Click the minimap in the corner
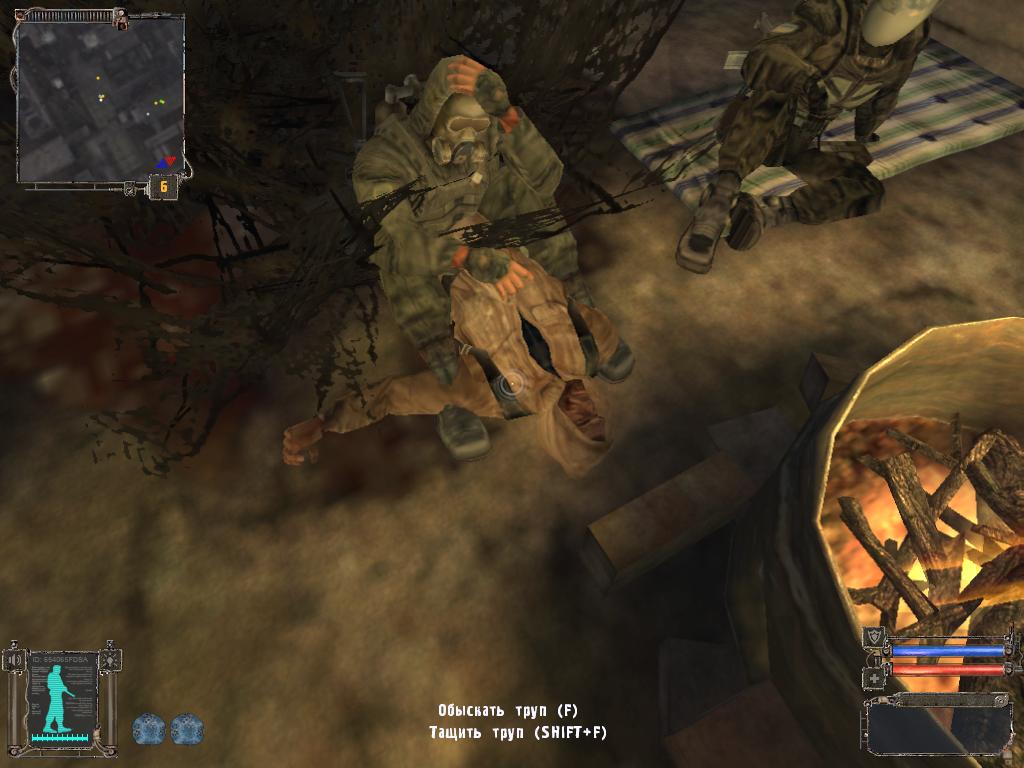 coord(100,100)
